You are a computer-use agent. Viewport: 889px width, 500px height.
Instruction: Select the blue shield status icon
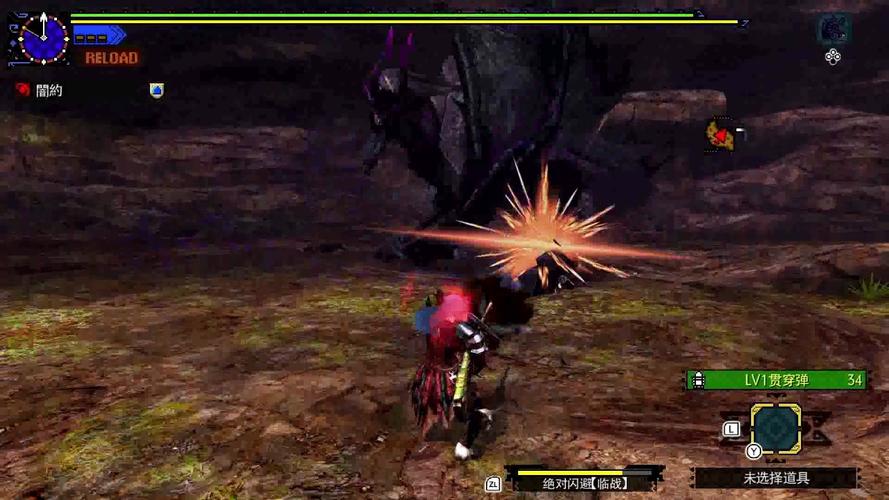(x=156, y=90)
